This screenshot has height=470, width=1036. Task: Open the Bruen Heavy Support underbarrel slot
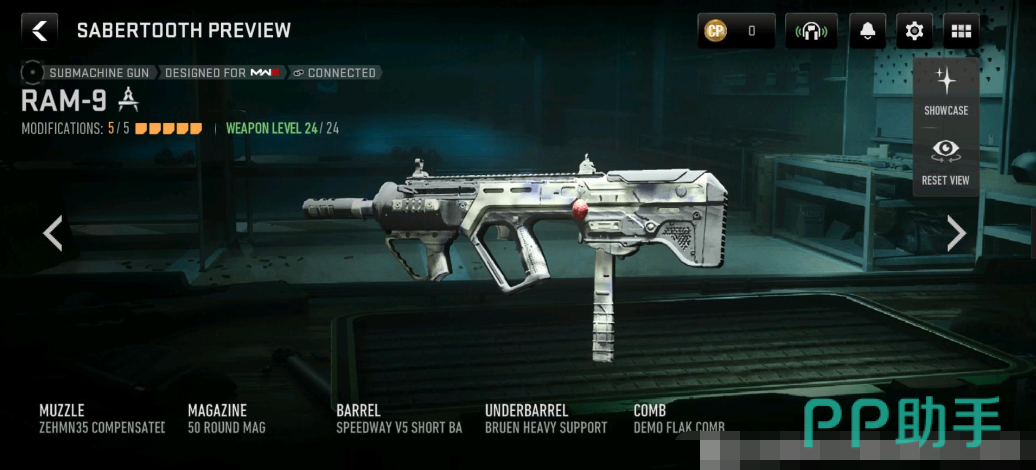coord(546,419)
